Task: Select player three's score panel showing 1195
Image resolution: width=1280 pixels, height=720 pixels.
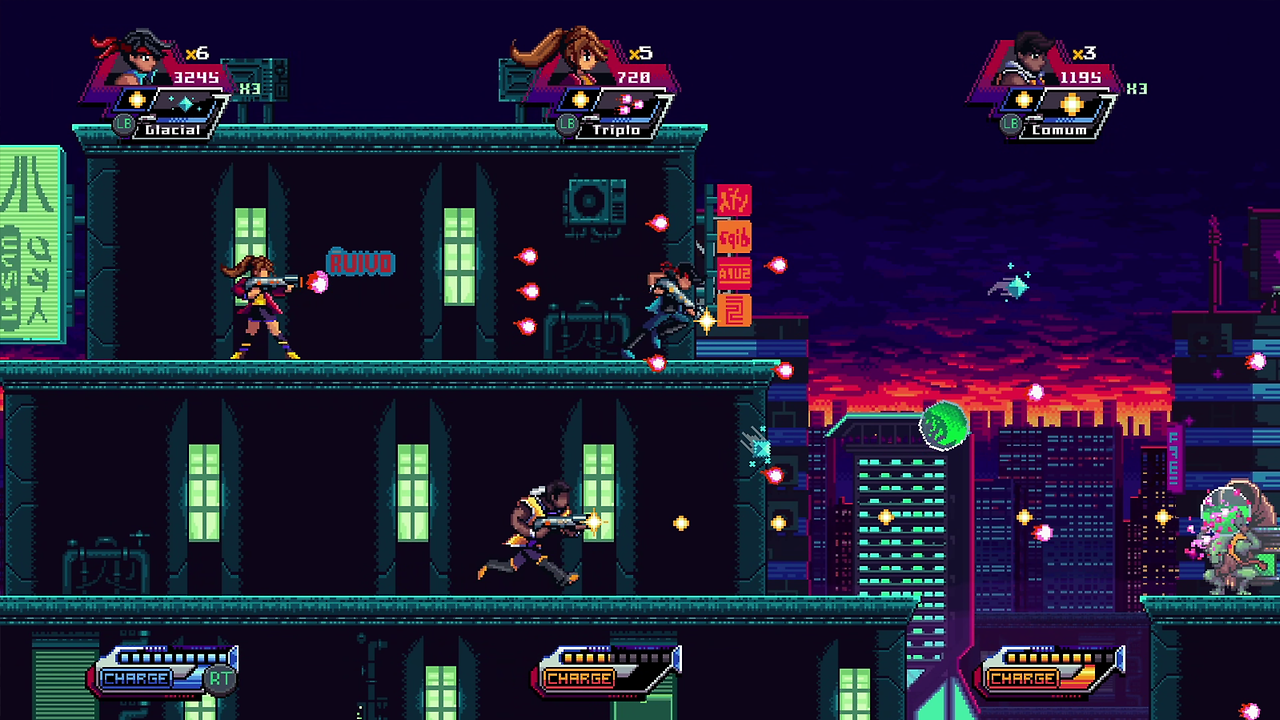Action: click(x=1083, y=79)
